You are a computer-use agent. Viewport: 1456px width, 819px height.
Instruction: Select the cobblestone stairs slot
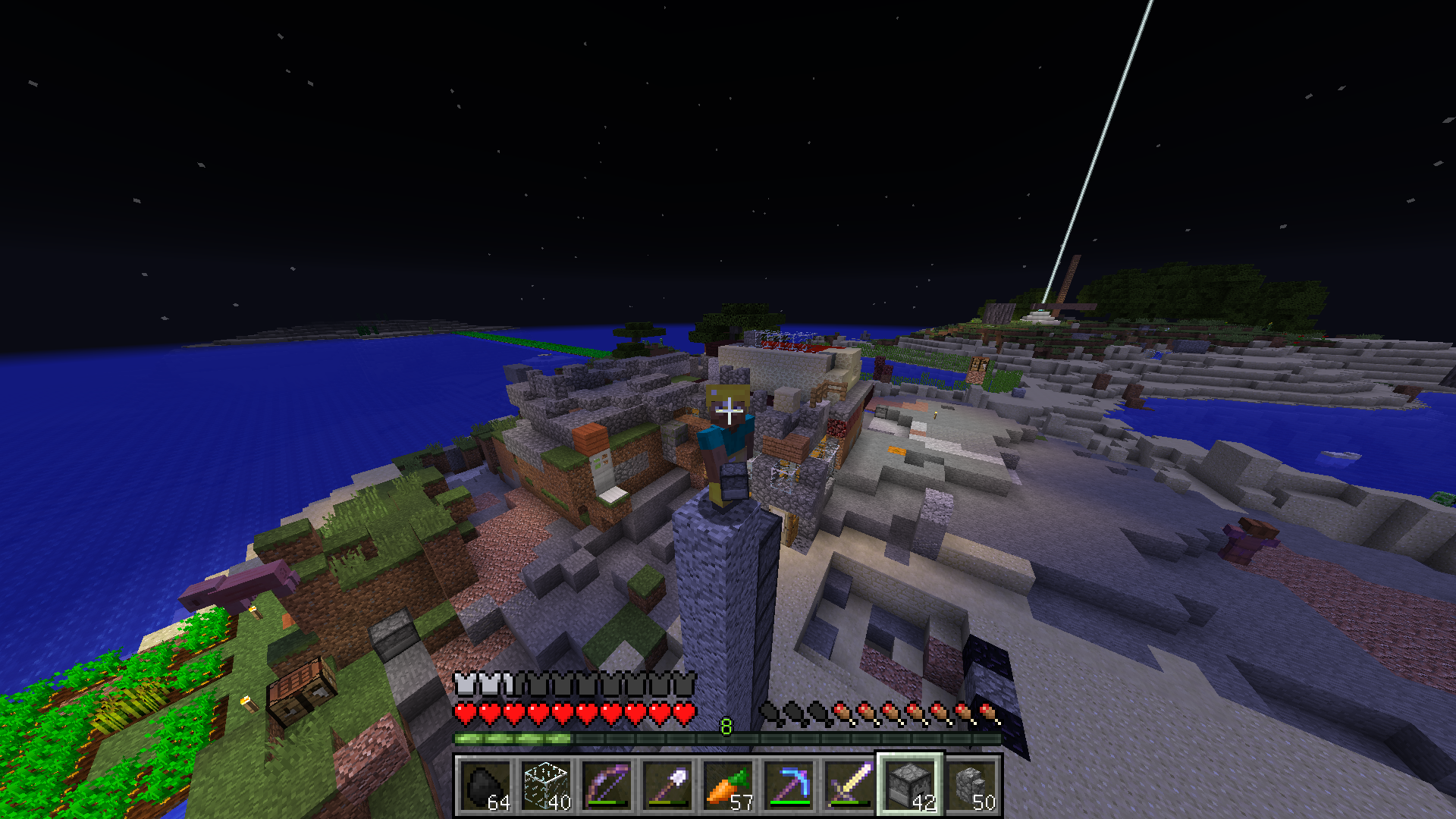[971, 786]
